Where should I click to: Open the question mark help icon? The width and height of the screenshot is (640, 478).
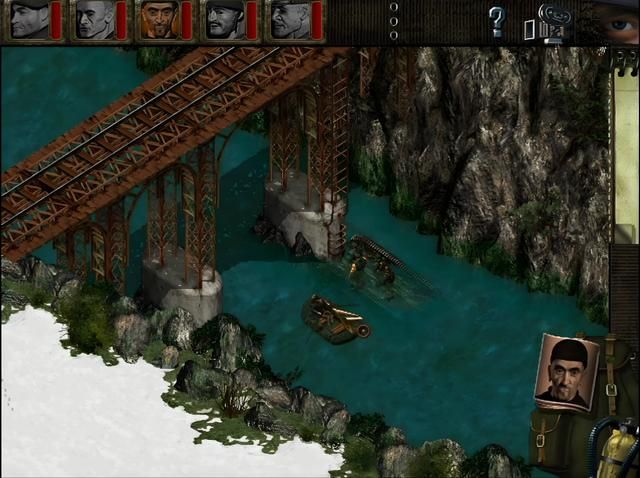tap(496, 20)
